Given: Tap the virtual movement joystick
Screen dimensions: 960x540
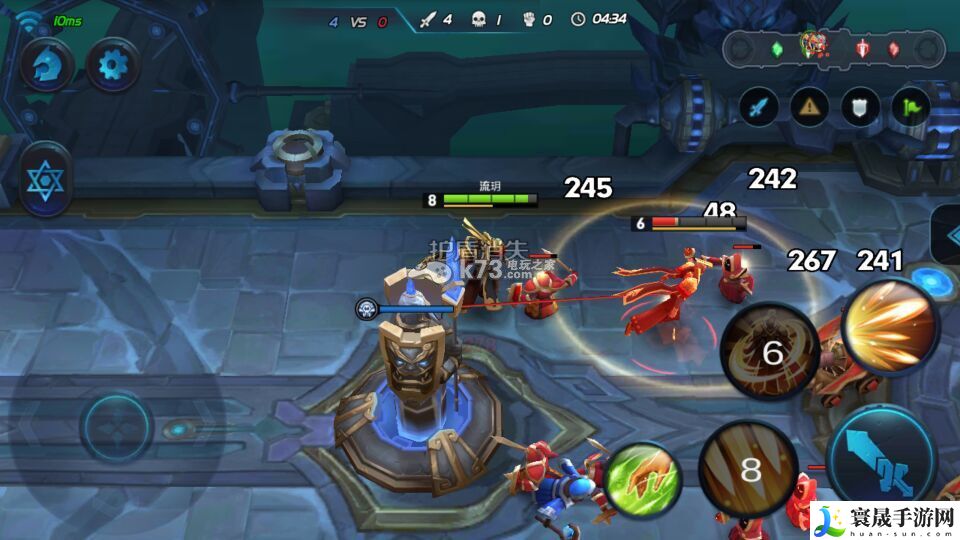Looking at the screenshot, I should point(117,427).
